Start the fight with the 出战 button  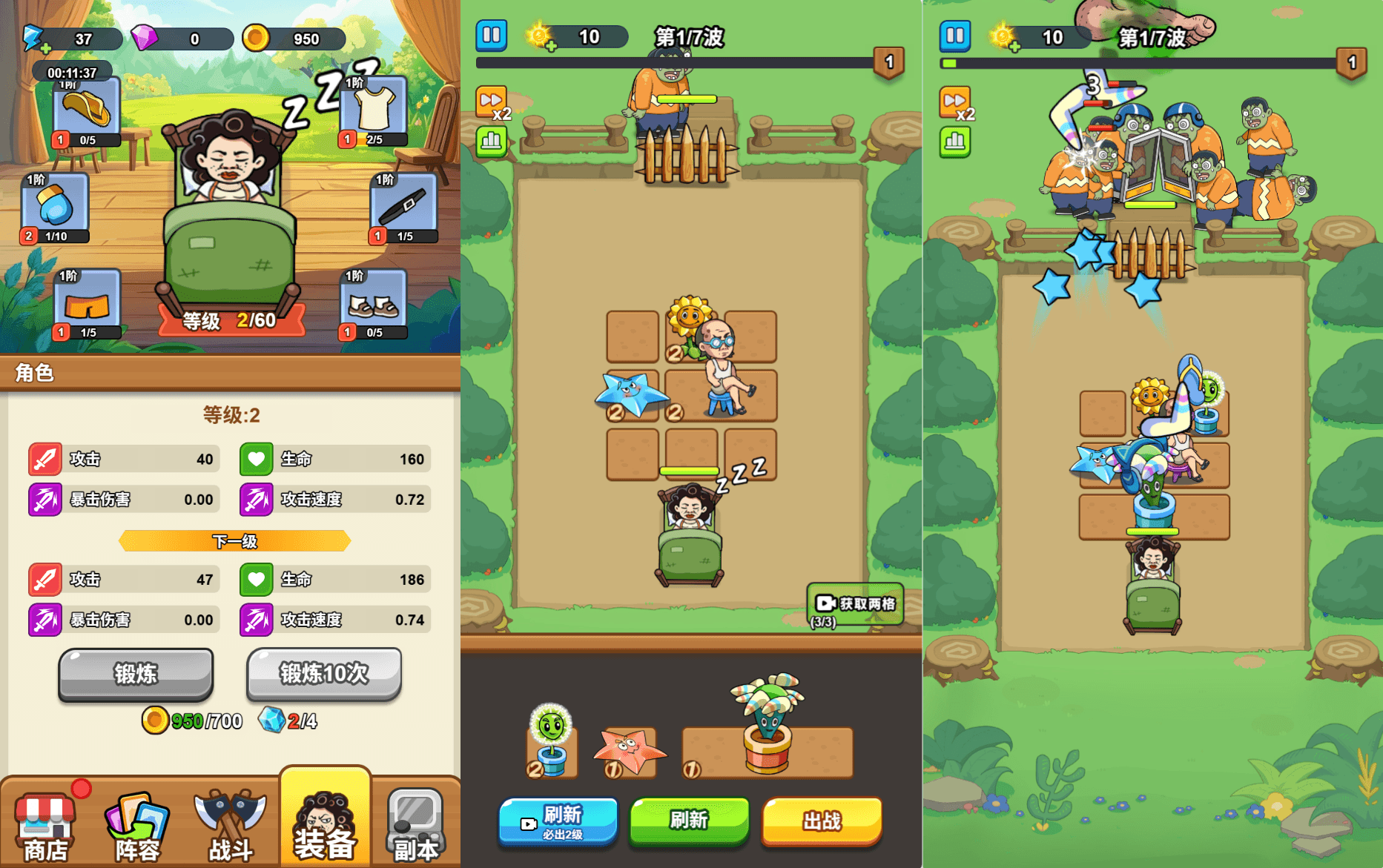[x=822, y=821]
